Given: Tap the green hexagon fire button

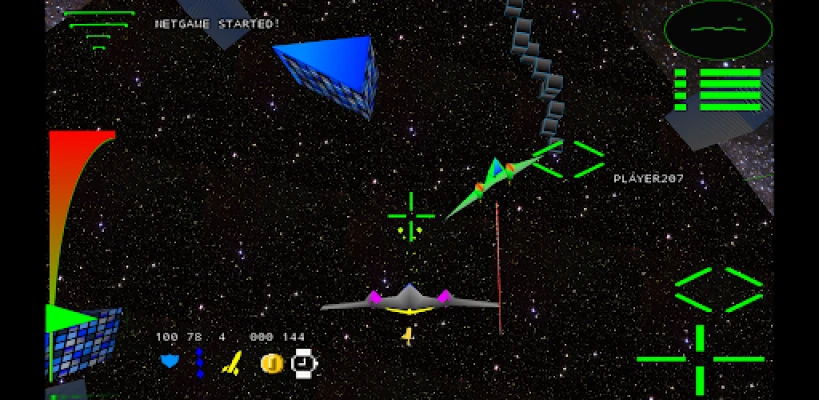Looking at the screenshot, I should (x=719, y=290).
